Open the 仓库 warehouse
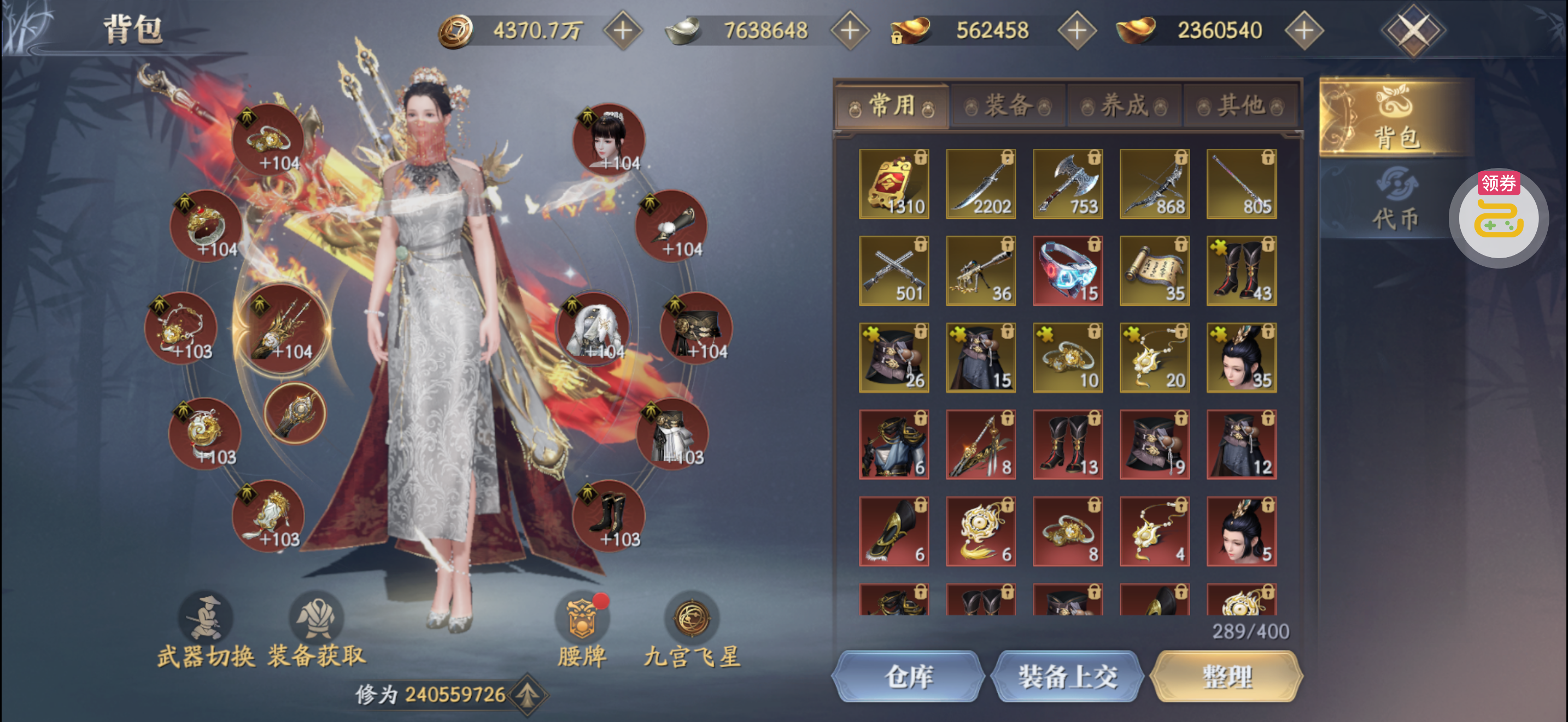The height and width of the screenshot is (722, 1568). [908, 677]
